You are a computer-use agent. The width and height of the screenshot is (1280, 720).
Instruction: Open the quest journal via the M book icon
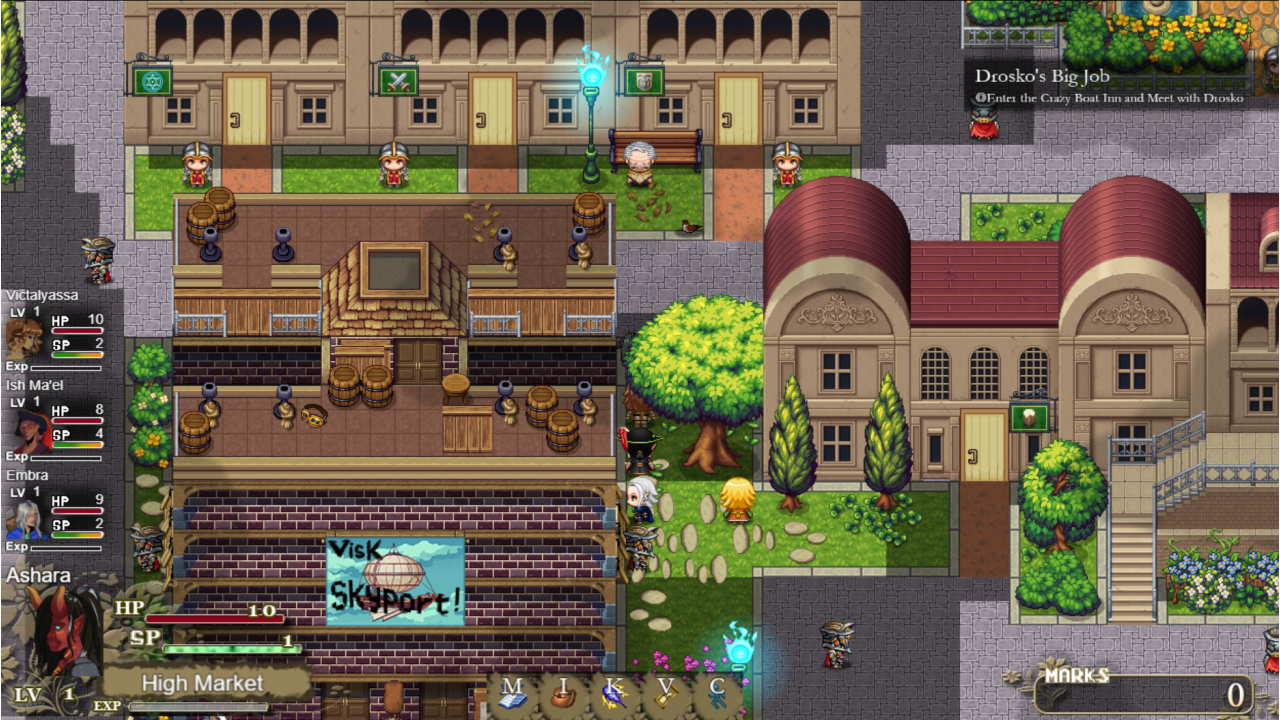click(x=514, y=692)
